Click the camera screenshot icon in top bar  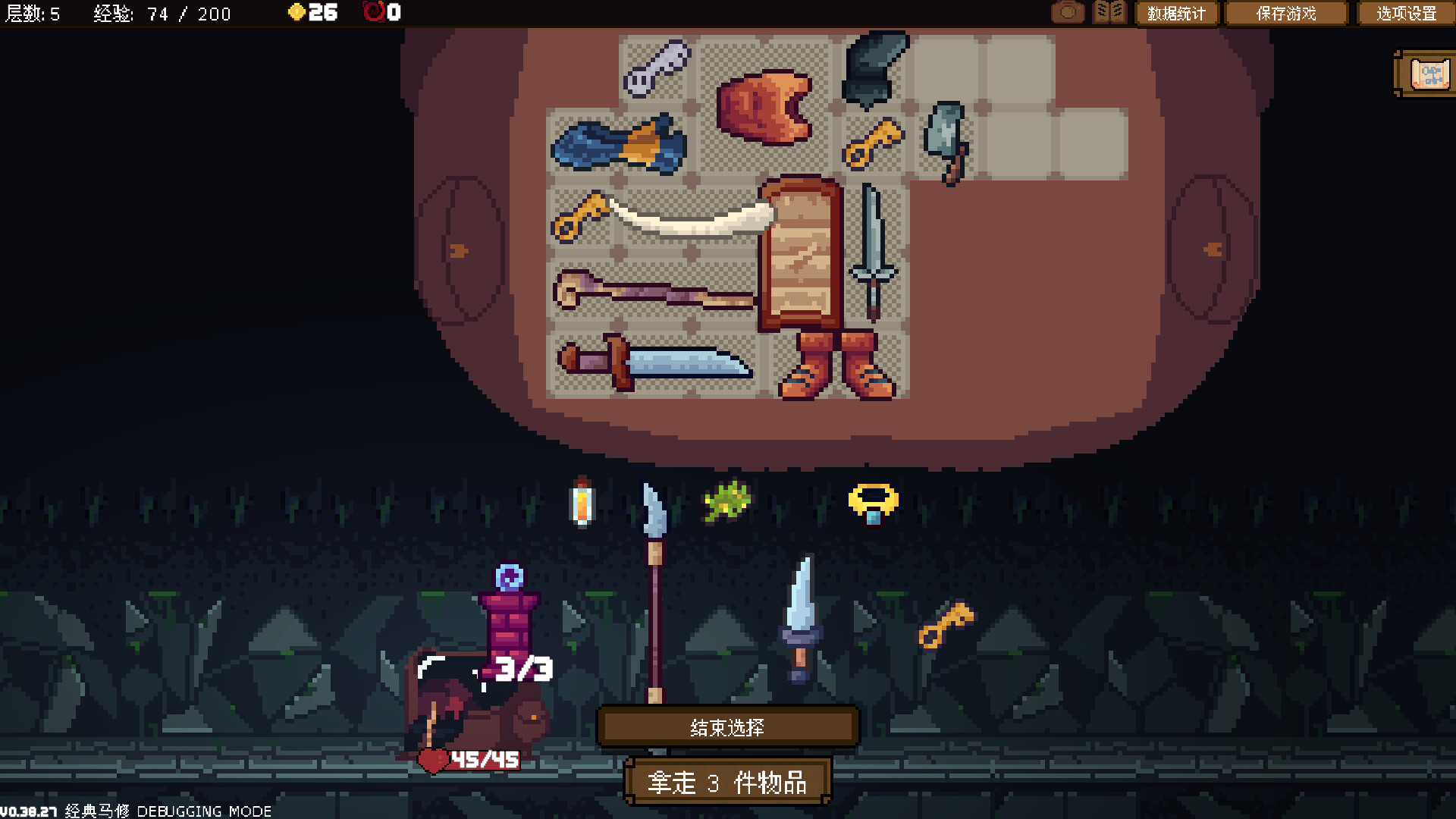pos(1068,12)
